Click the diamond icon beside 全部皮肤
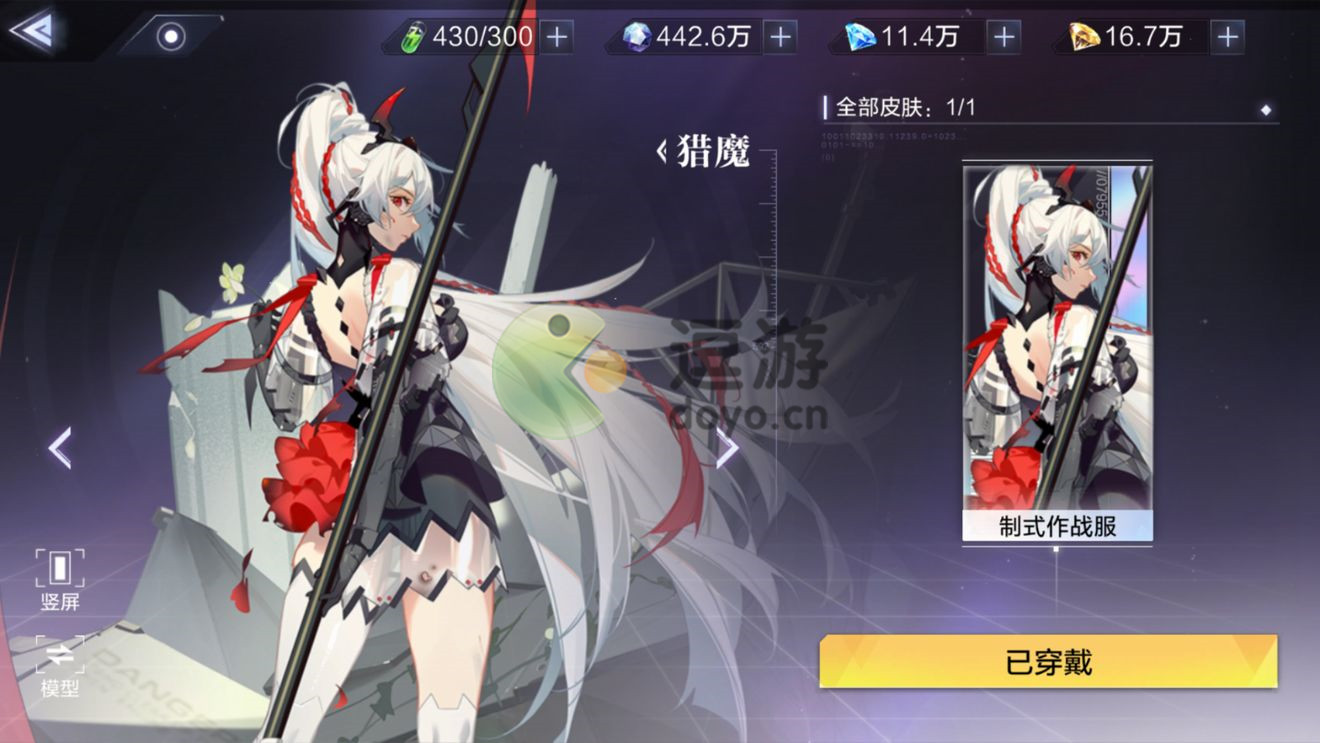 [1266, 110]
